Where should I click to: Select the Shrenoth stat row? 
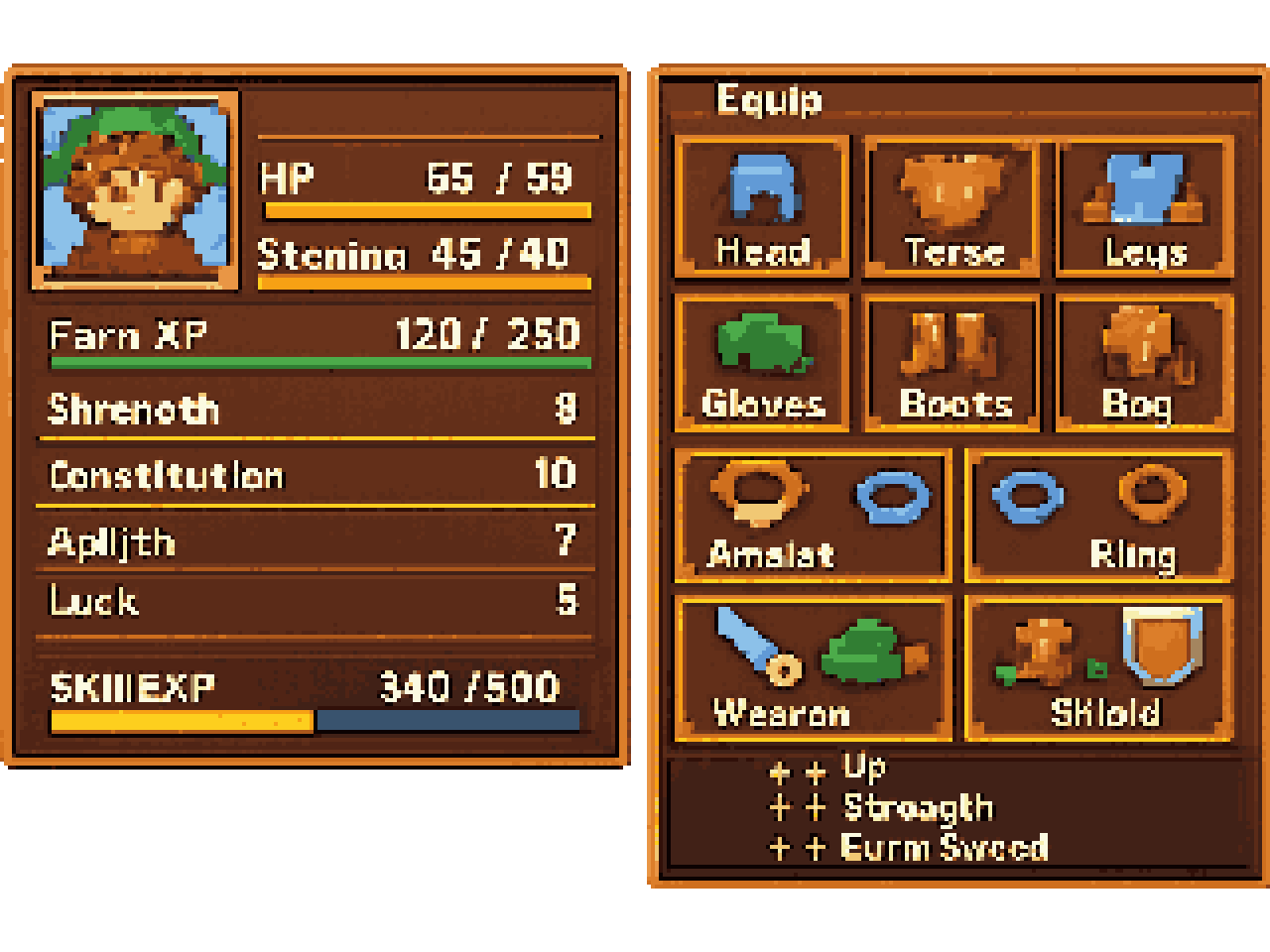(316, 409)
